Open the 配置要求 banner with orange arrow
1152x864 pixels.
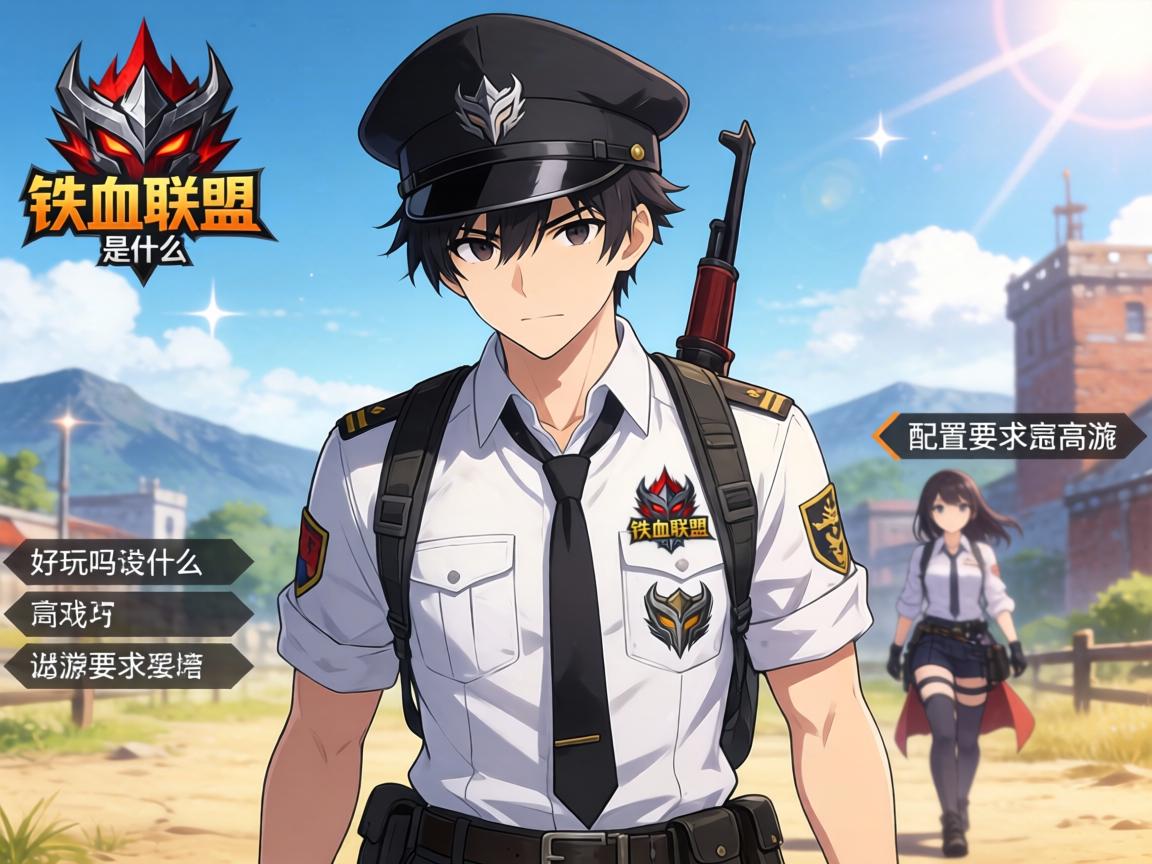[x=1010, y=437]
